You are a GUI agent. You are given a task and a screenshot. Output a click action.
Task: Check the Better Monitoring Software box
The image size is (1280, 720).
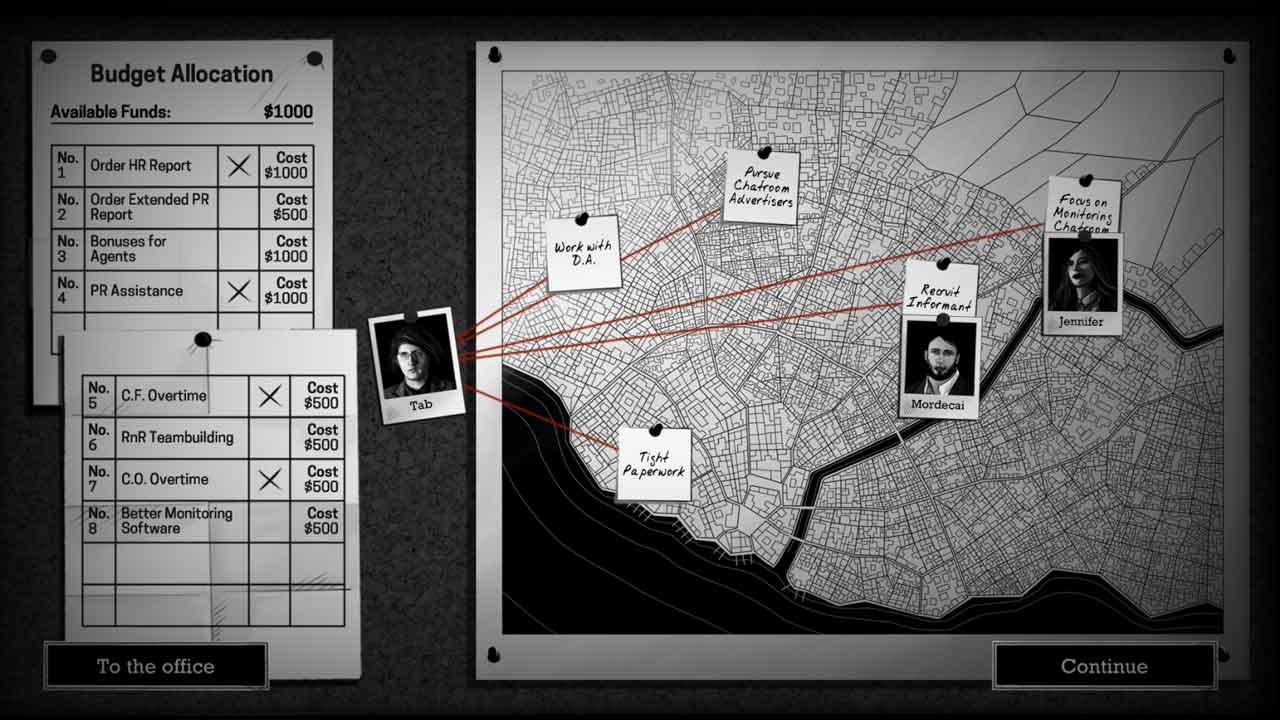coord(269,521)
